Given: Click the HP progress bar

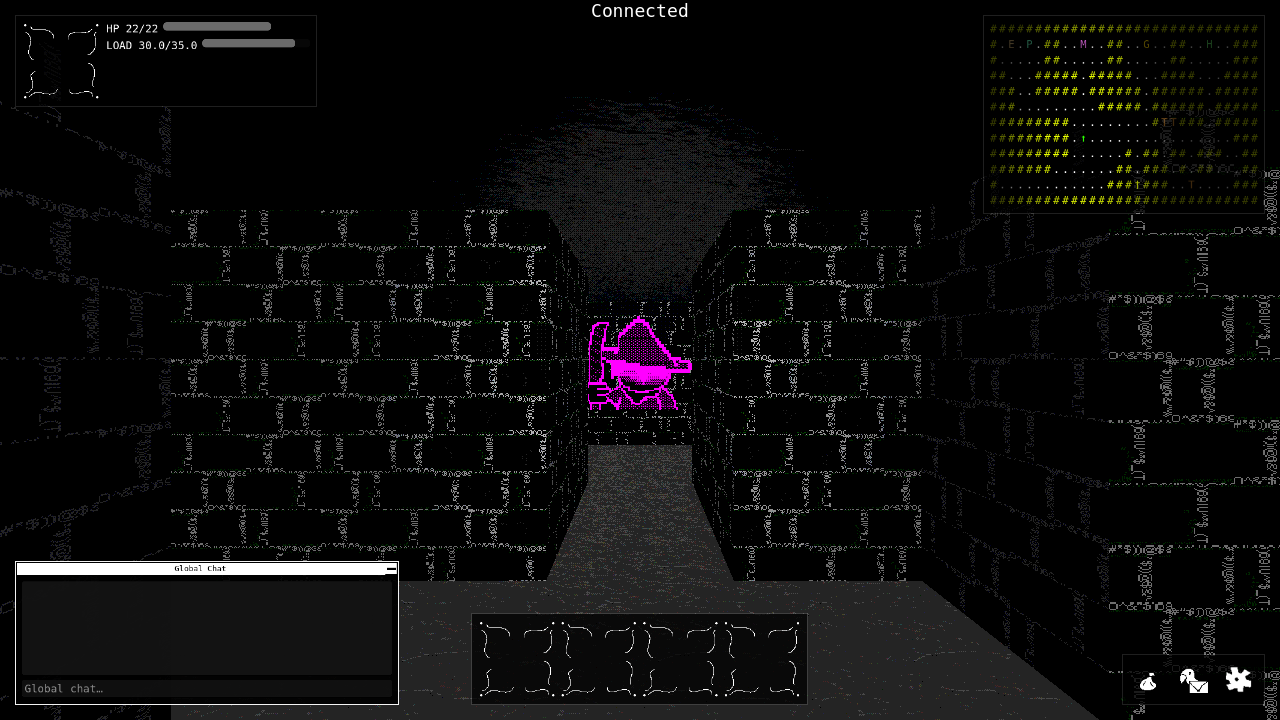Looking at the screenshot, I should pos(216,26).
